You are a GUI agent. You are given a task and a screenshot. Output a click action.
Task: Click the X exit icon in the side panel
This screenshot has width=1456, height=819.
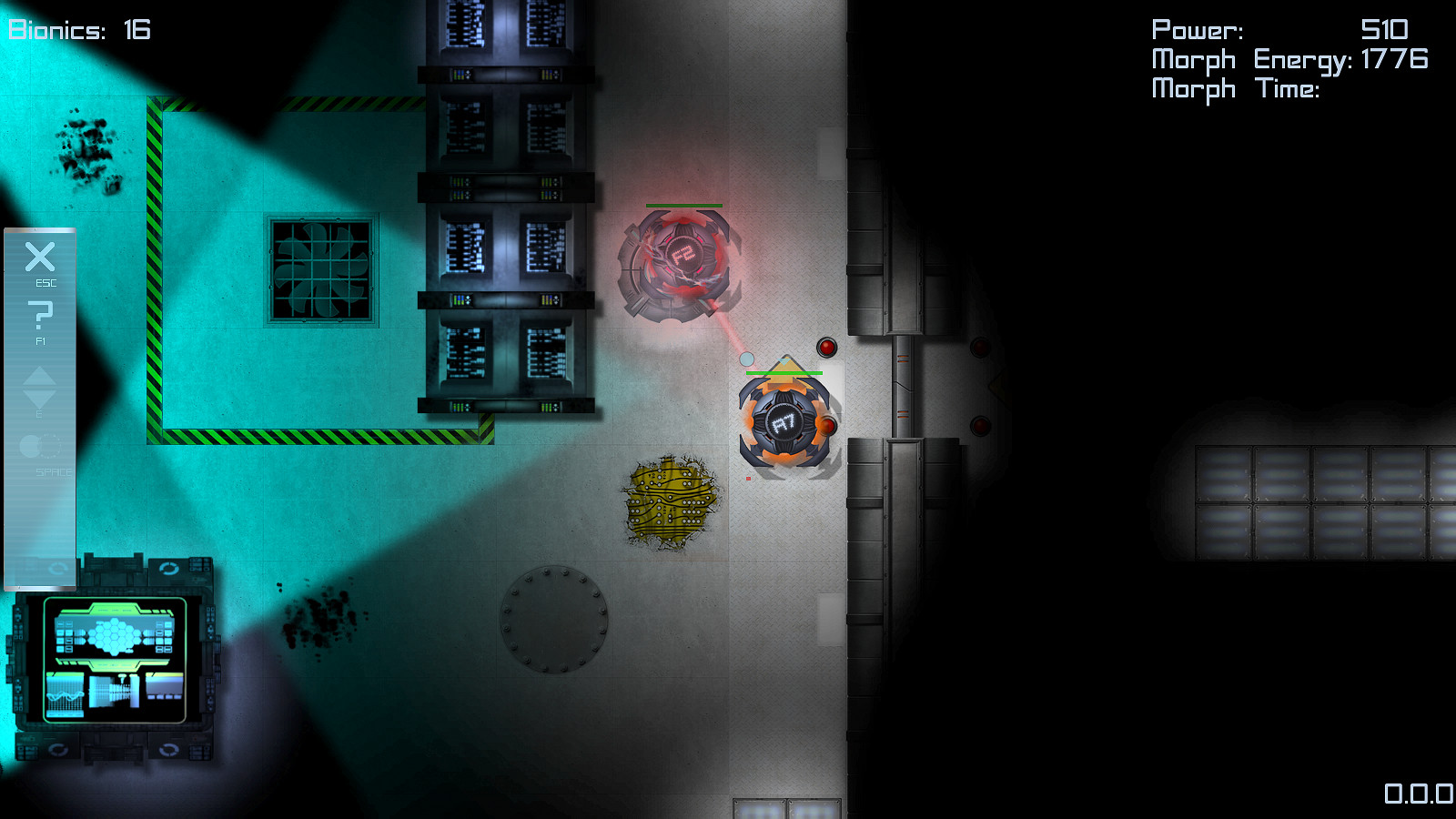click(40, 258)
